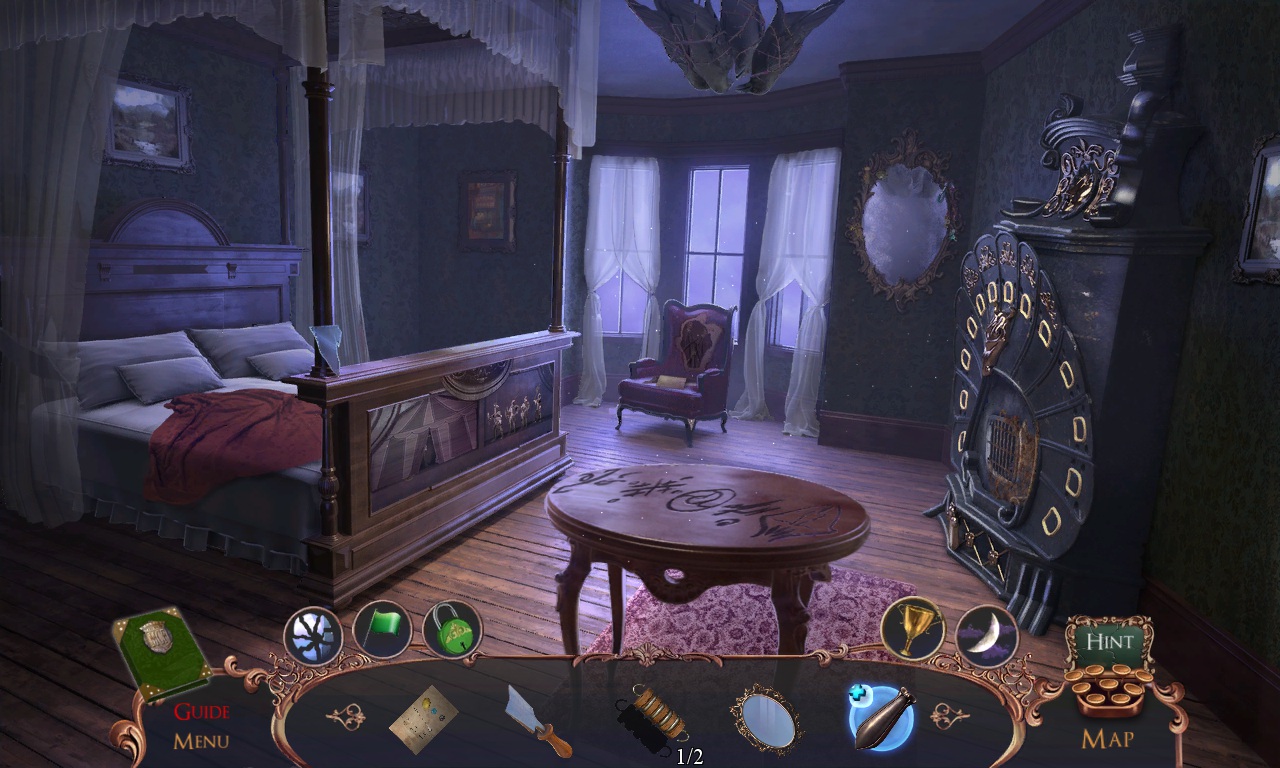This screenshot has width=1280, height=768.
Task: Toggle the green padlock inventory lock
Action: [x=452, y=632]
